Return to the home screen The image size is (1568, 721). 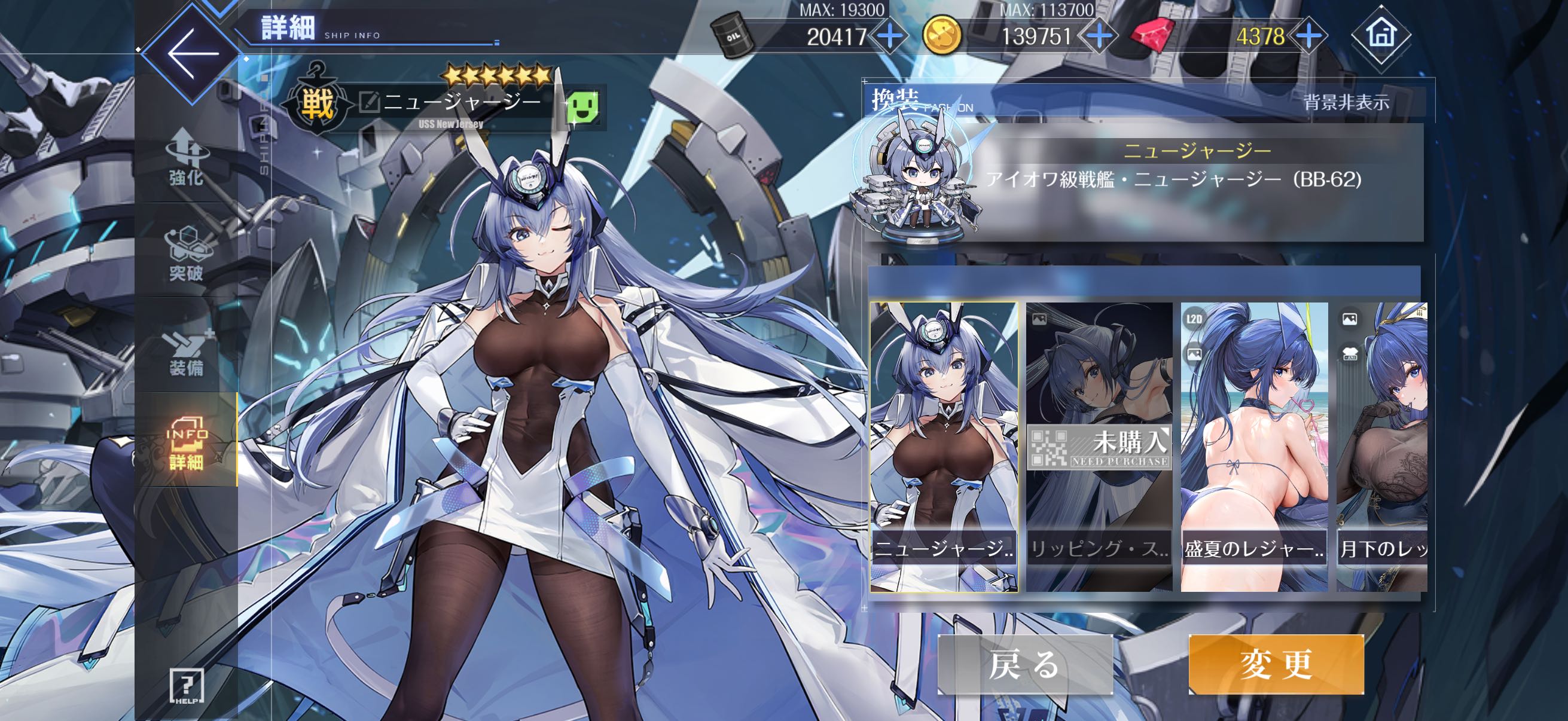click(x=1380, y=35)
